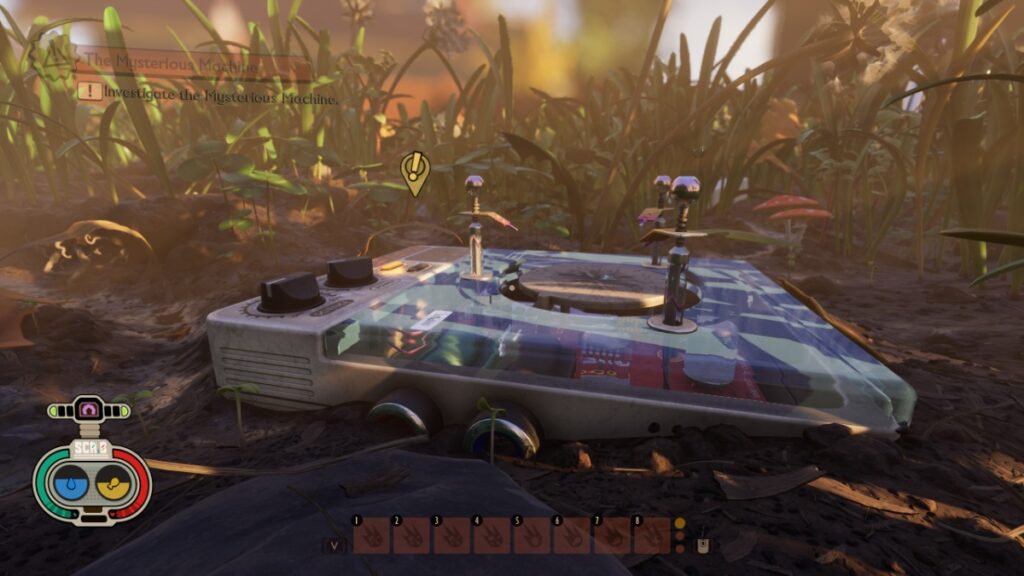Activate hotbar slot number 8

point(651,537)
